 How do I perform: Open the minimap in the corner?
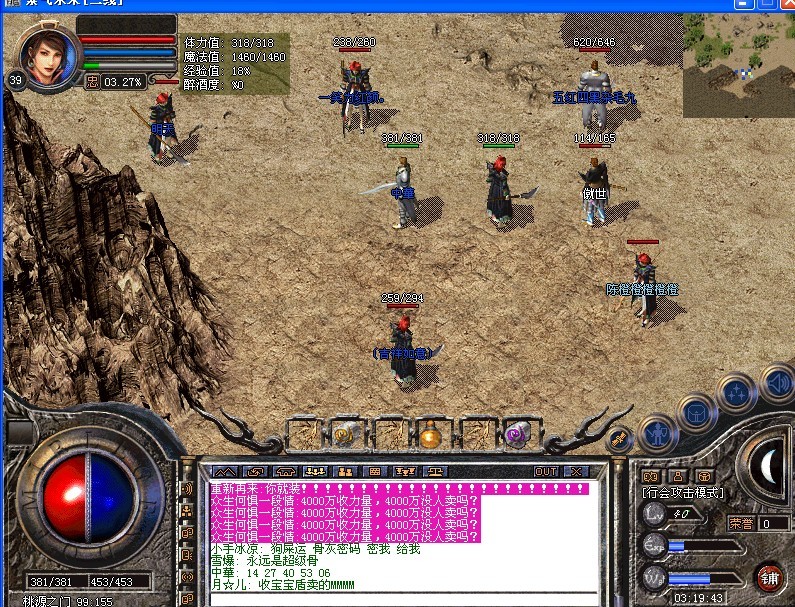point(738,65)
